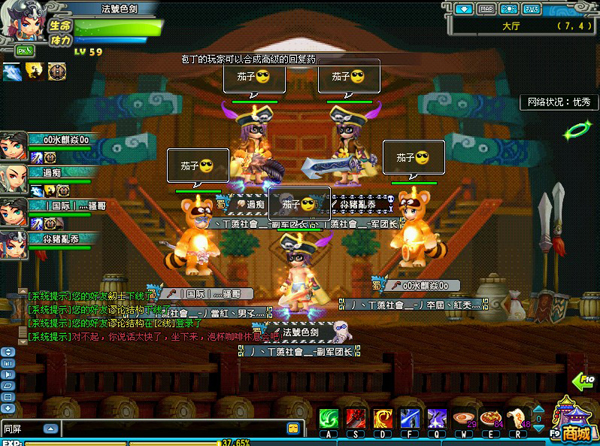Select party member 過痴 portrait
Image resolution: width=600 pixels, height=446 pixels.
13,178
